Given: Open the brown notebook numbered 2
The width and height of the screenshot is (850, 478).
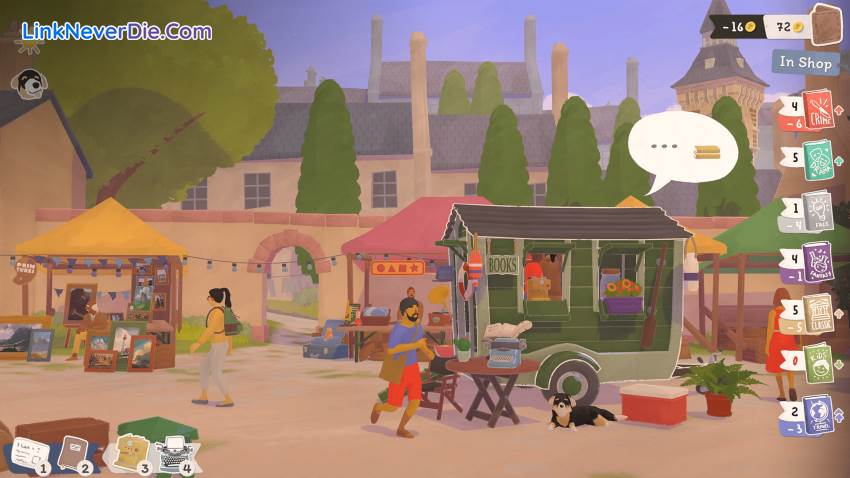Looking at the screenshot, I should (75, 453).
